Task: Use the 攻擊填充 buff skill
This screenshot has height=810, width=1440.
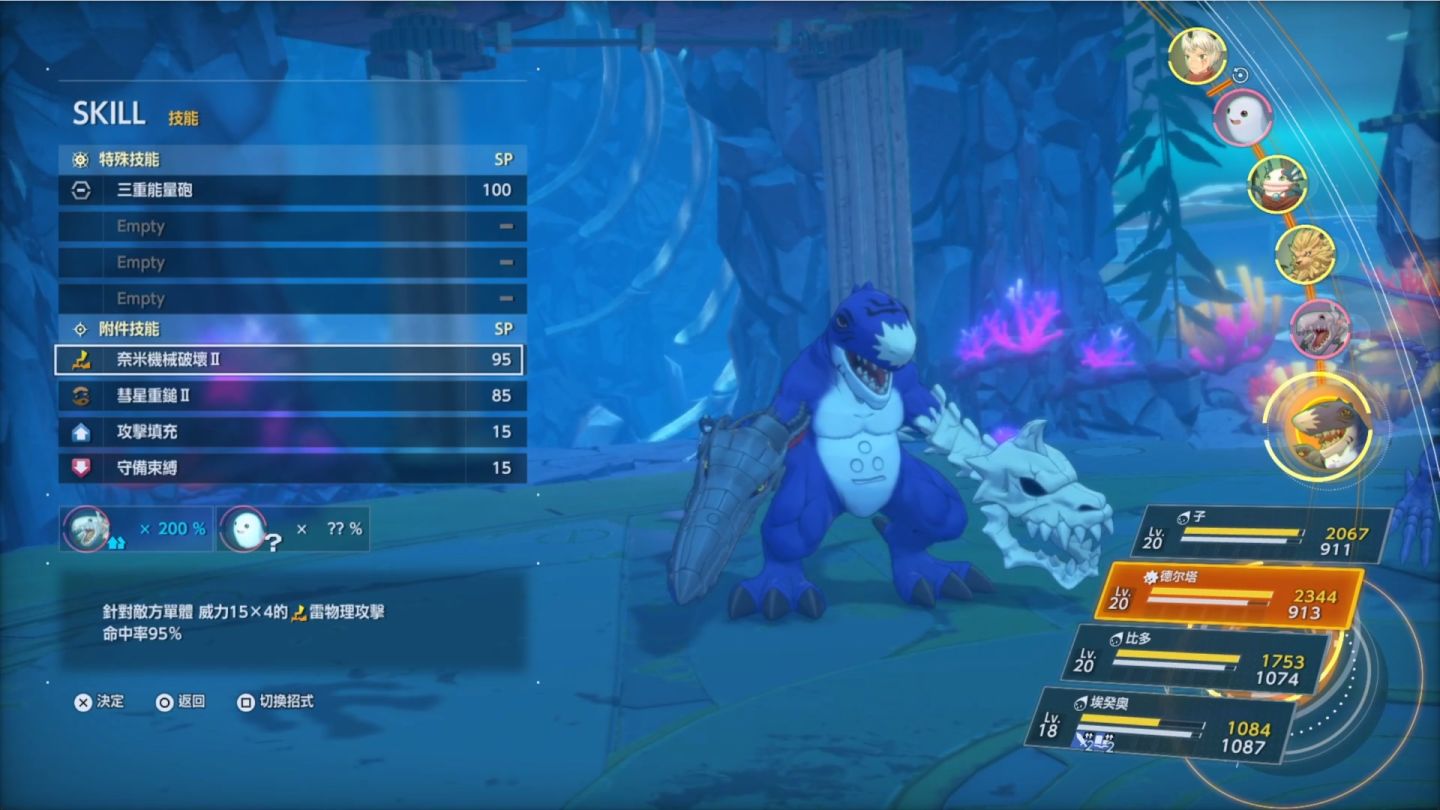Action: click(290, 432)
